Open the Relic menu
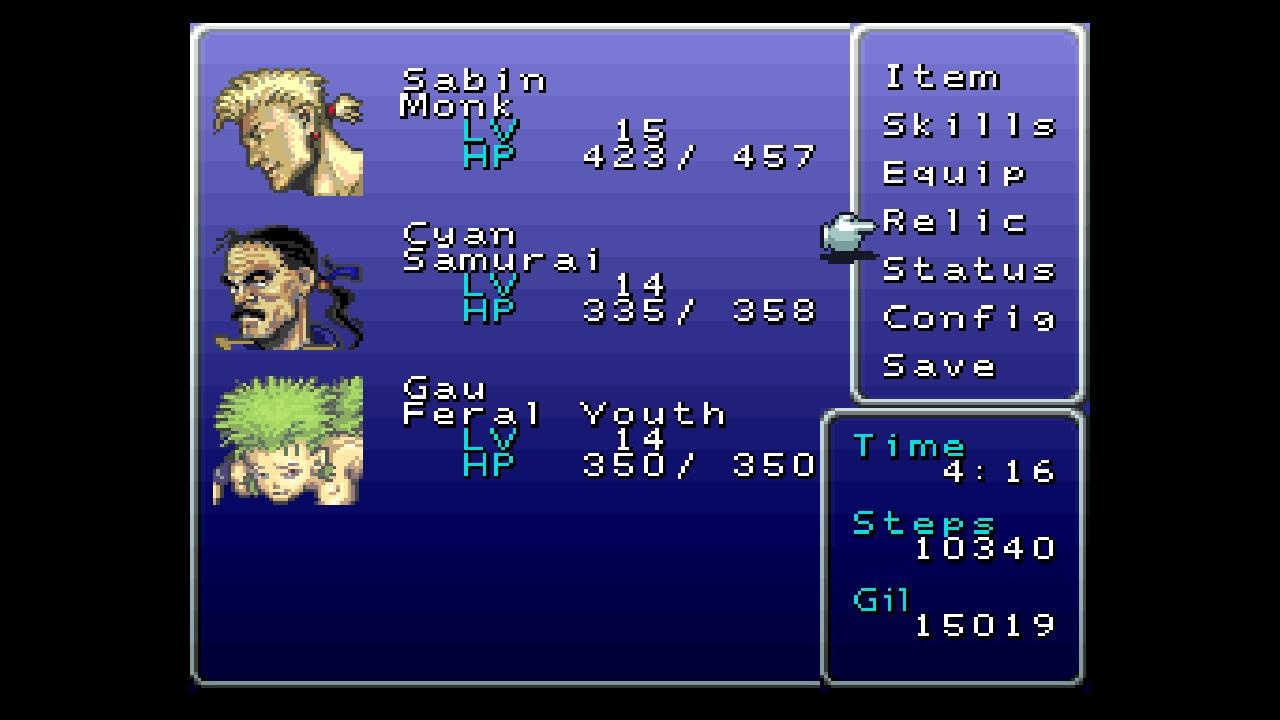 click(x=954, y=222)
